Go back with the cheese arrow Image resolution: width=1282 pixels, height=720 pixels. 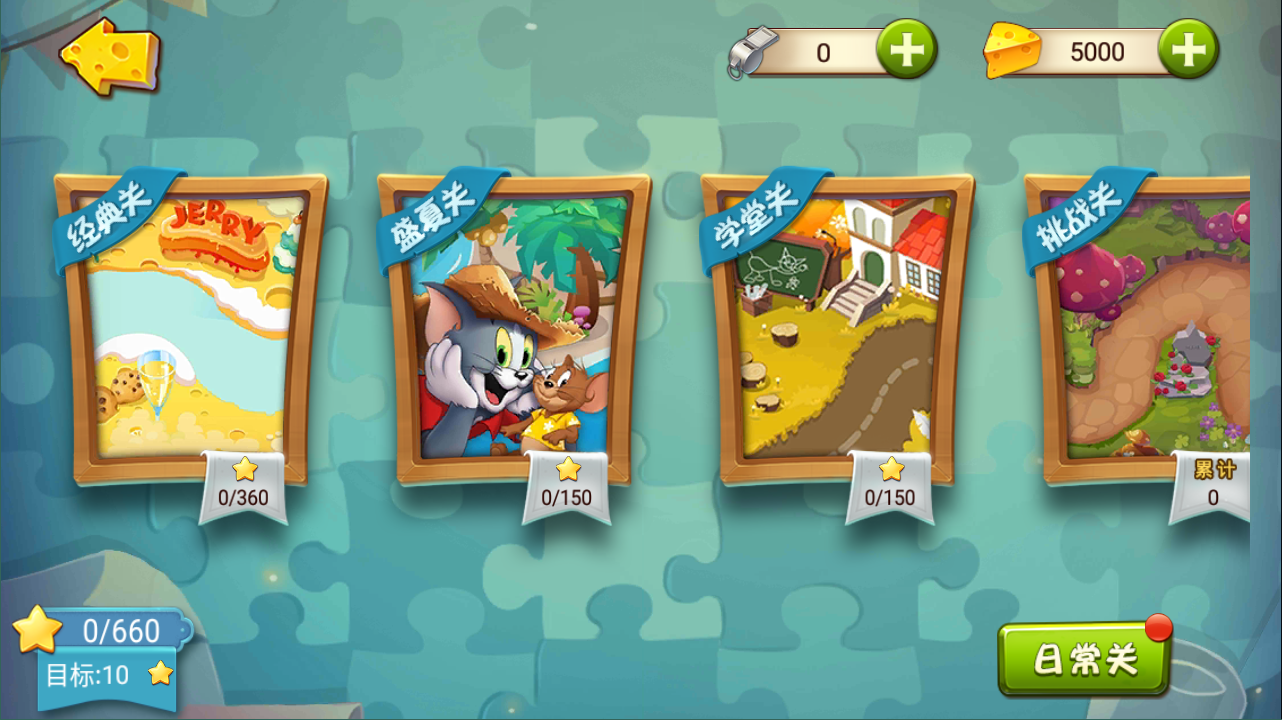(110, 55)
